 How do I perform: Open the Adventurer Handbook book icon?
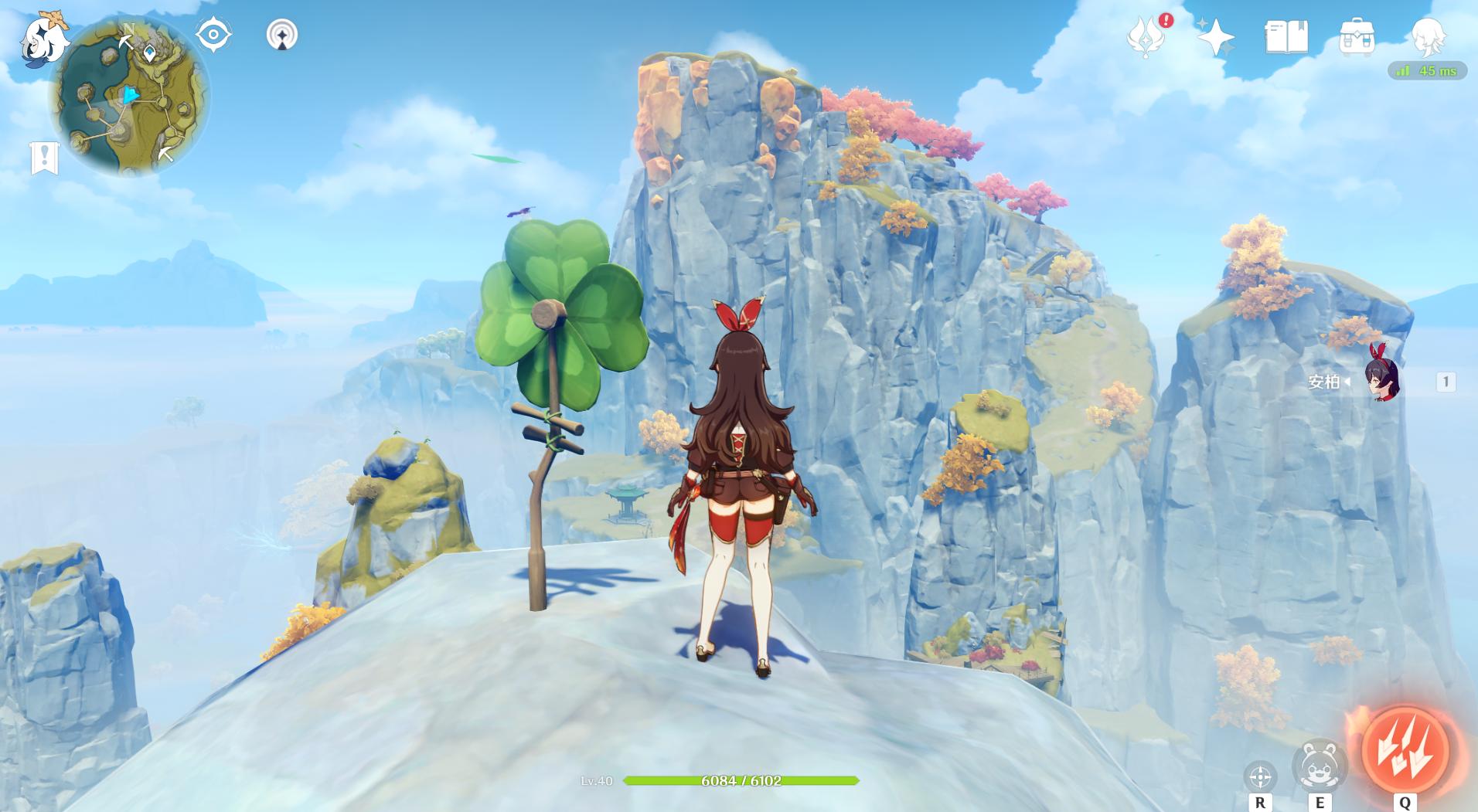[x=1286, y=36]
